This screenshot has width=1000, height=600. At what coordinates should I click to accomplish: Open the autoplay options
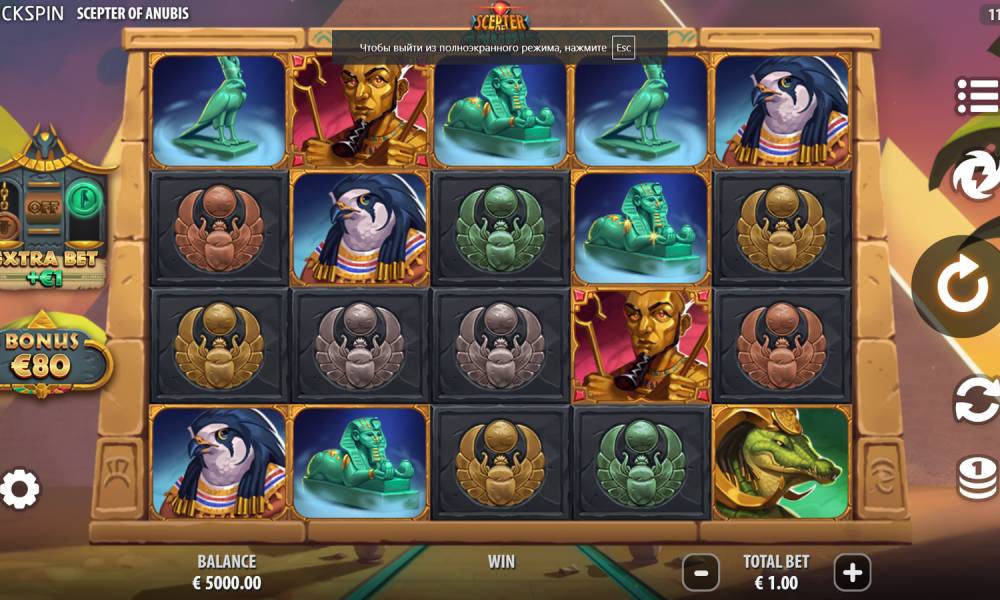tap(975, 401)
